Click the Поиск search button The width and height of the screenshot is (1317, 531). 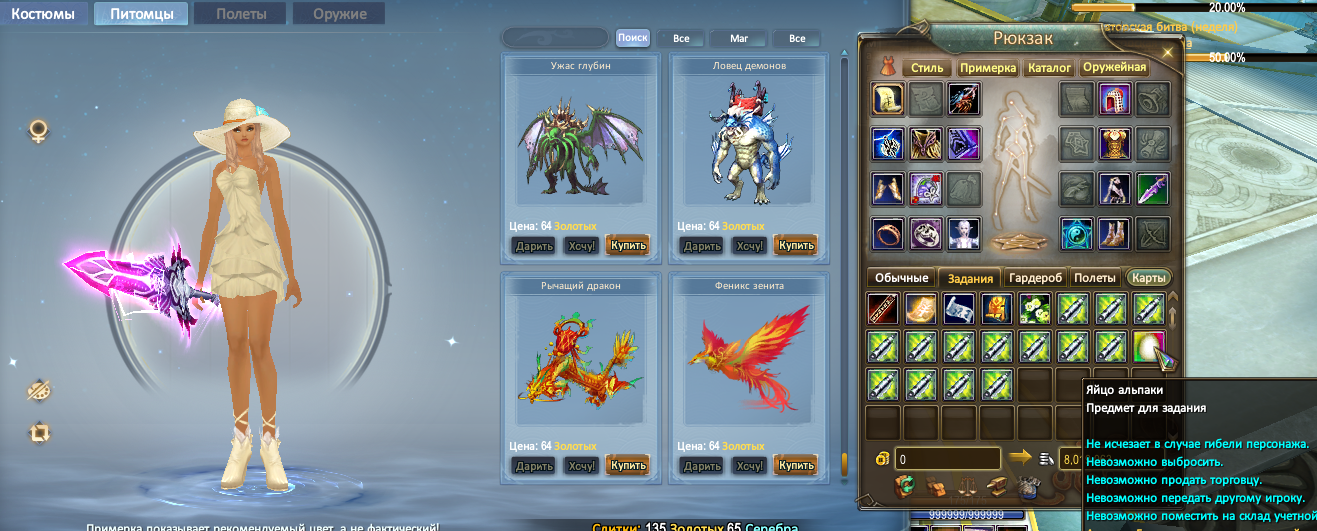632,38
